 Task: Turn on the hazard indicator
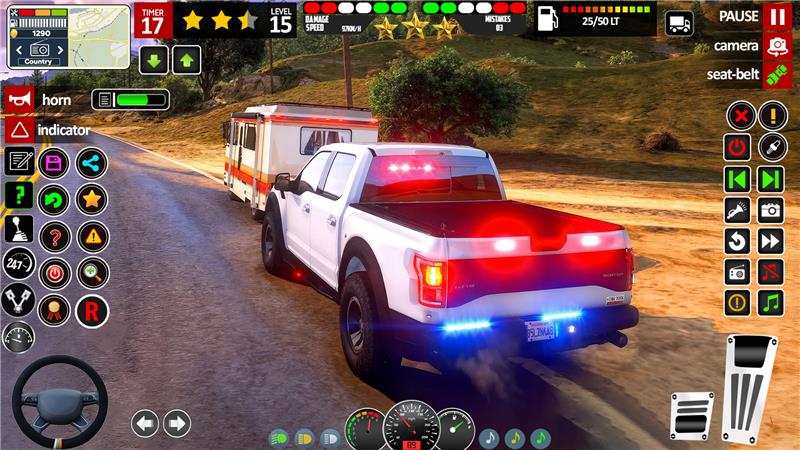[x=19, y=130]
